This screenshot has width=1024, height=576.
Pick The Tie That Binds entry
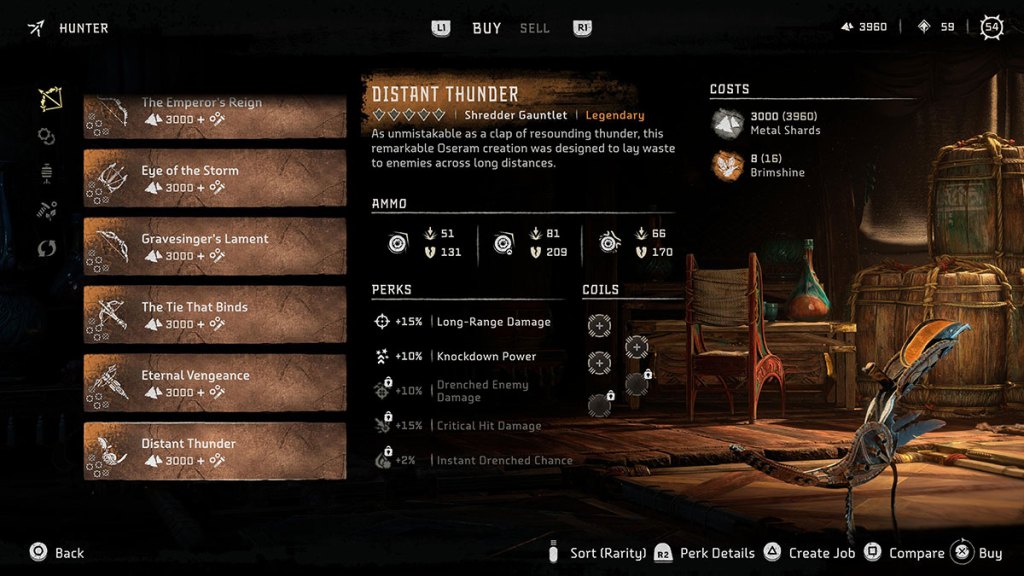(214, 314)
